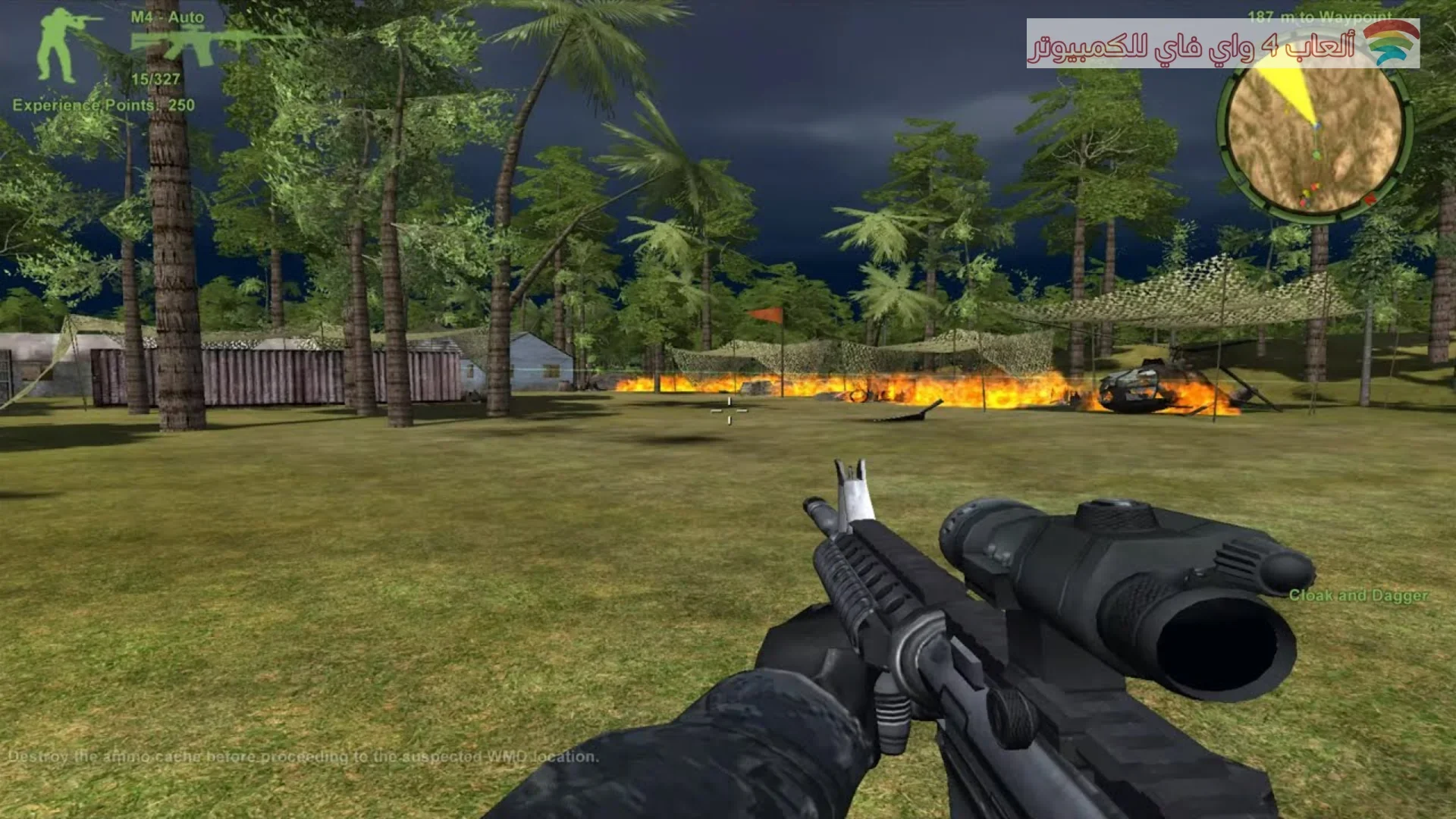Click the blue player marker on the minimap

(x=1317, y=125)
